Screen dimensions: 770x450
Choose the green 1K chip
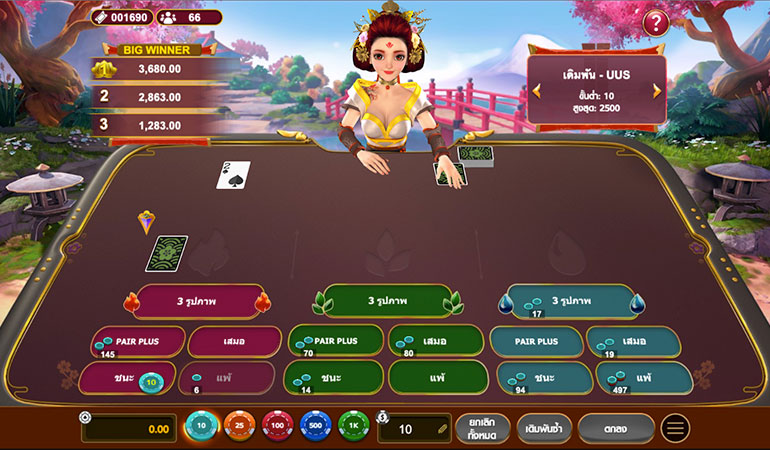[x=353, y=428]
